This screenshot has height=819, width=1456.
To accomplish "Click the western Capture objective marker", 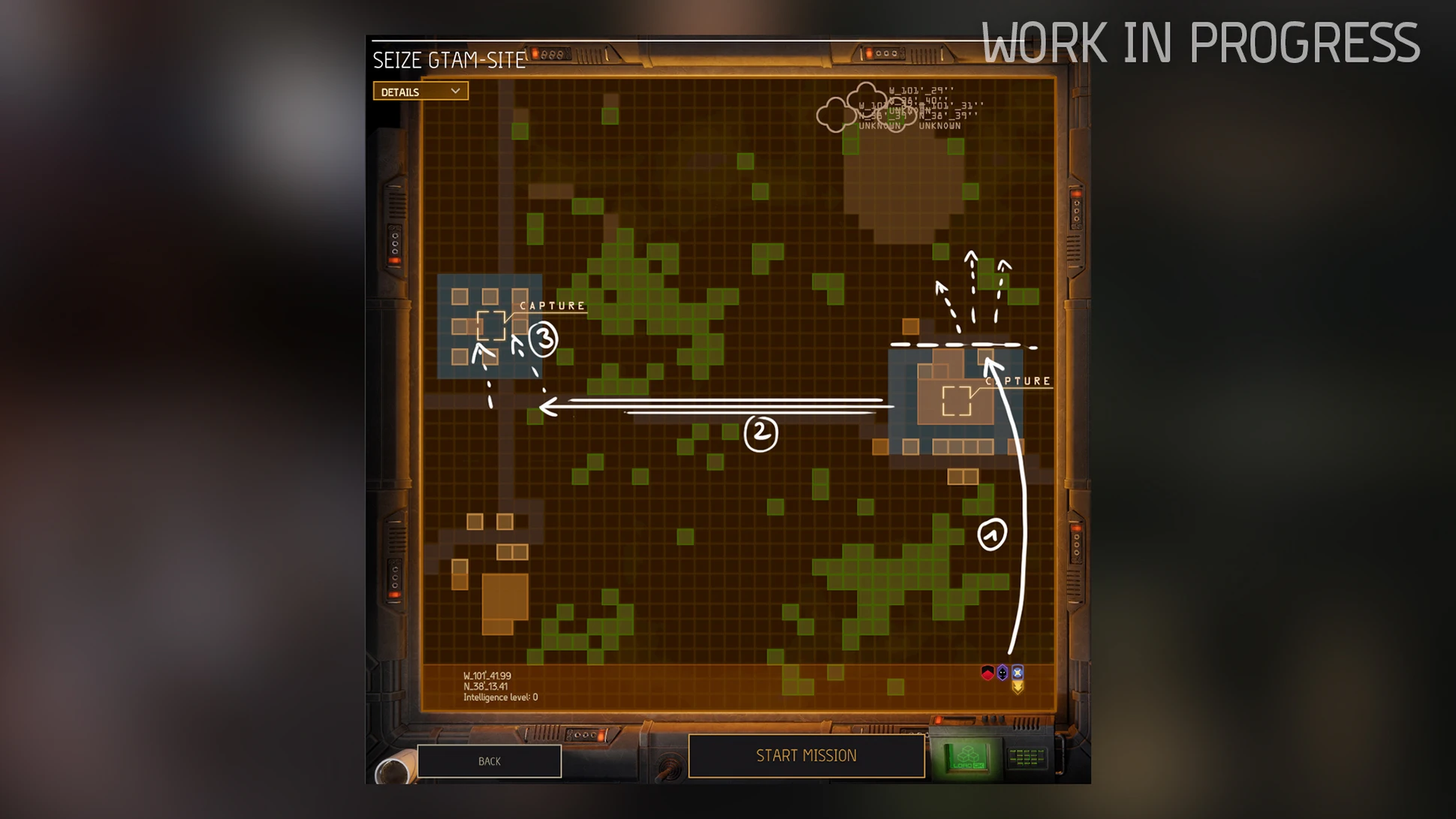I will click(x=491, y=325).
